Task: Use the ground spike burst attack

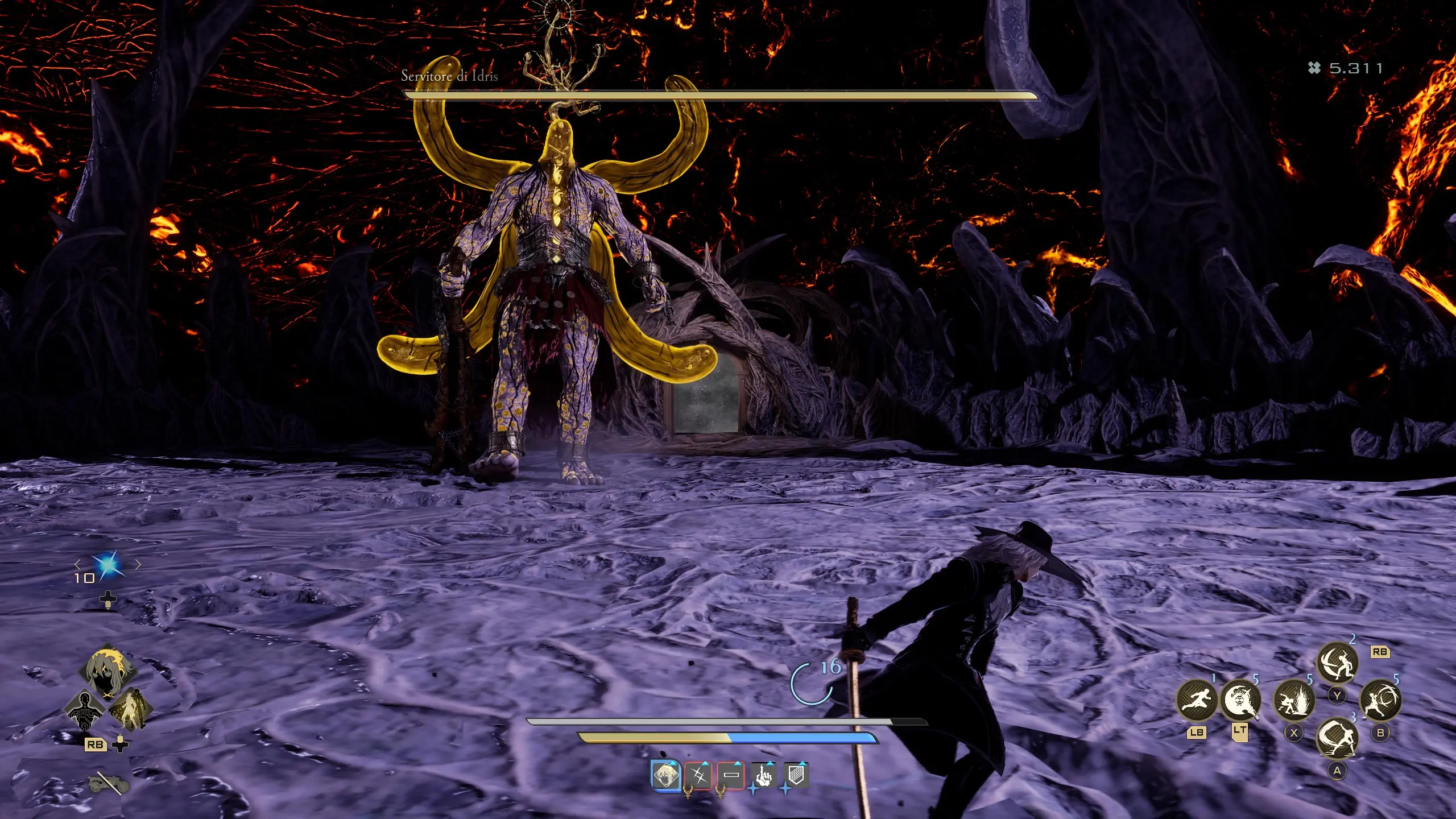Action: point(1293,700)
